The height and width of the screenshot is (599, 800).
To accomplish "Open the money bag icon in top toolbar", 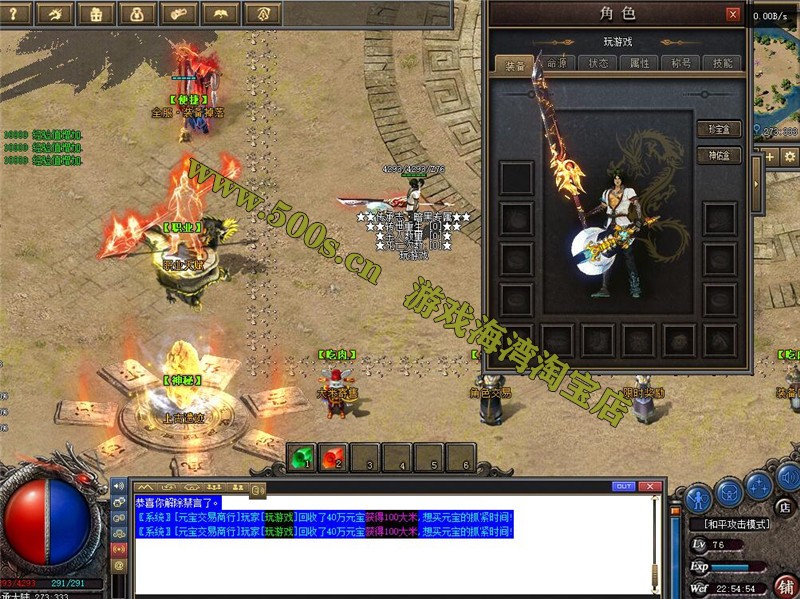I will click(x=137, y=13).
